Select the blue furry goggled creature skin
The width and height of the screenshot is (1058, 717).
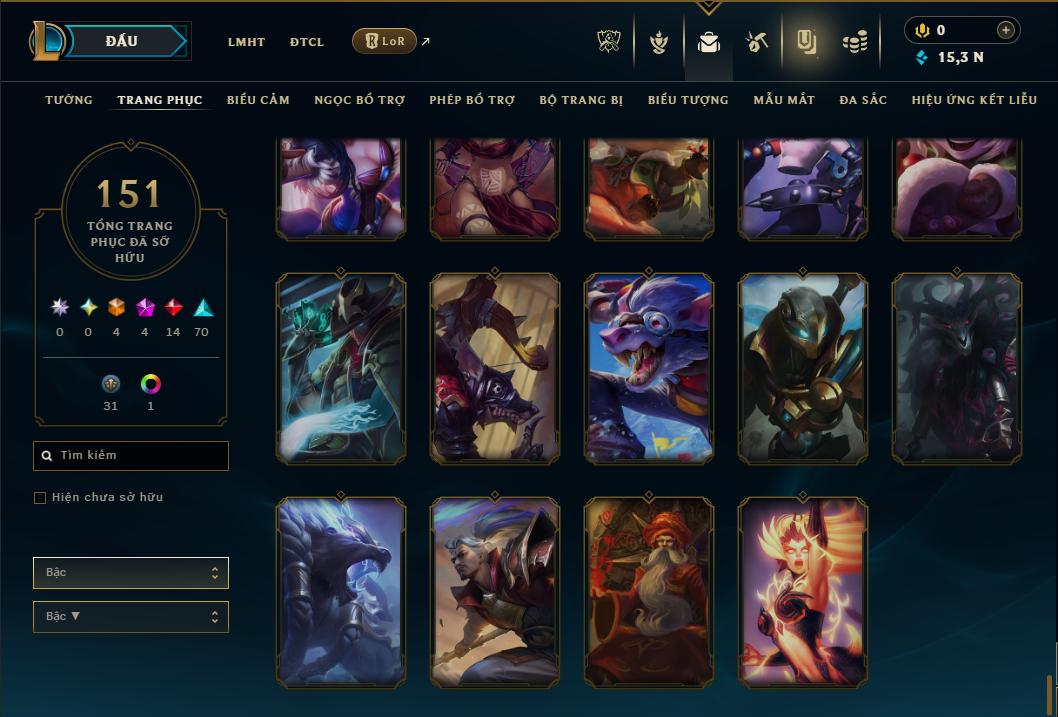click(649, 368)
